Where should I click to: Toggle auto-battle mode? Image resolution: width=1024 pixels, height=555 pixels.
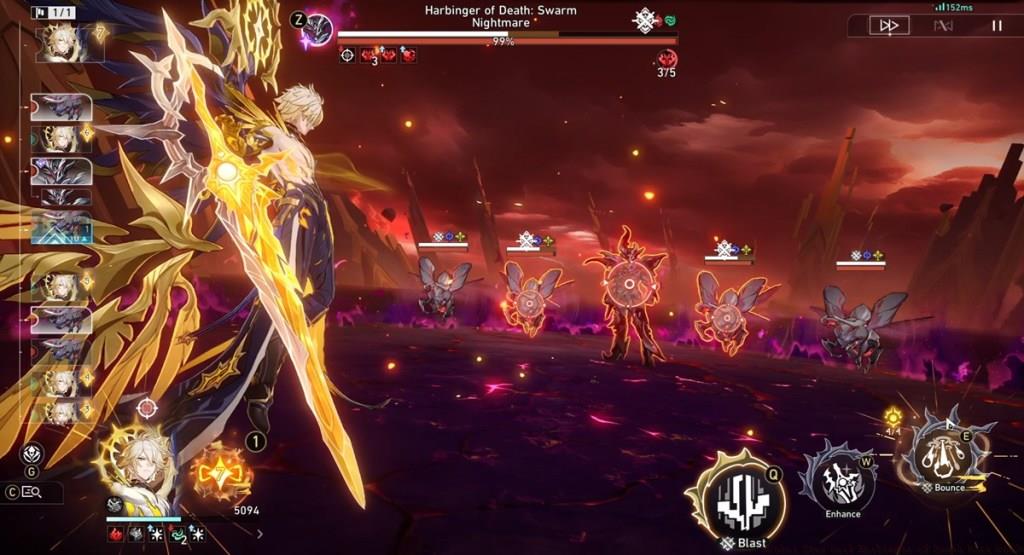tap(943, 26)
